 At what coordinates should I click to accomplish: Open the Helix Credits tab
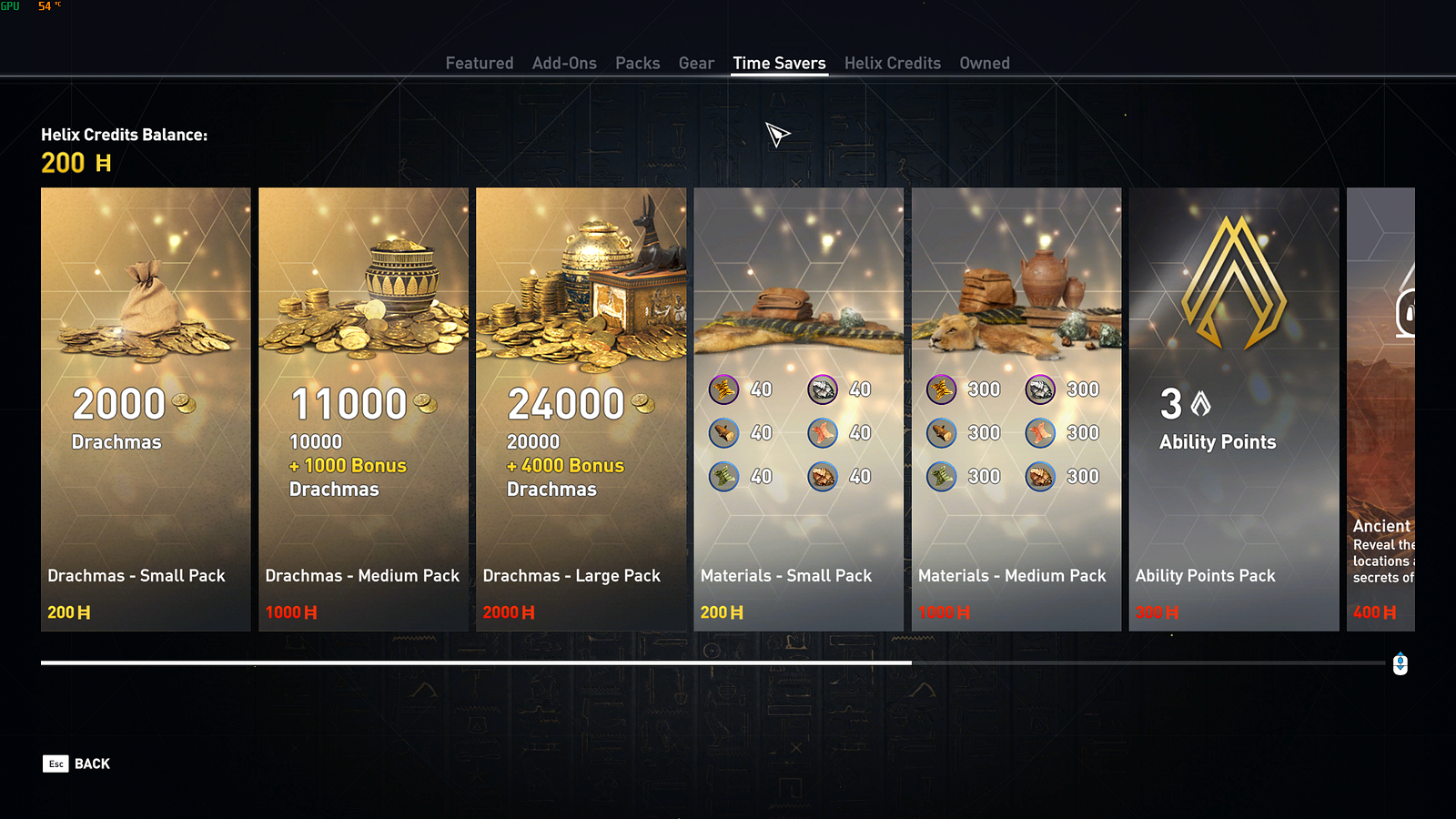point(892,63)
